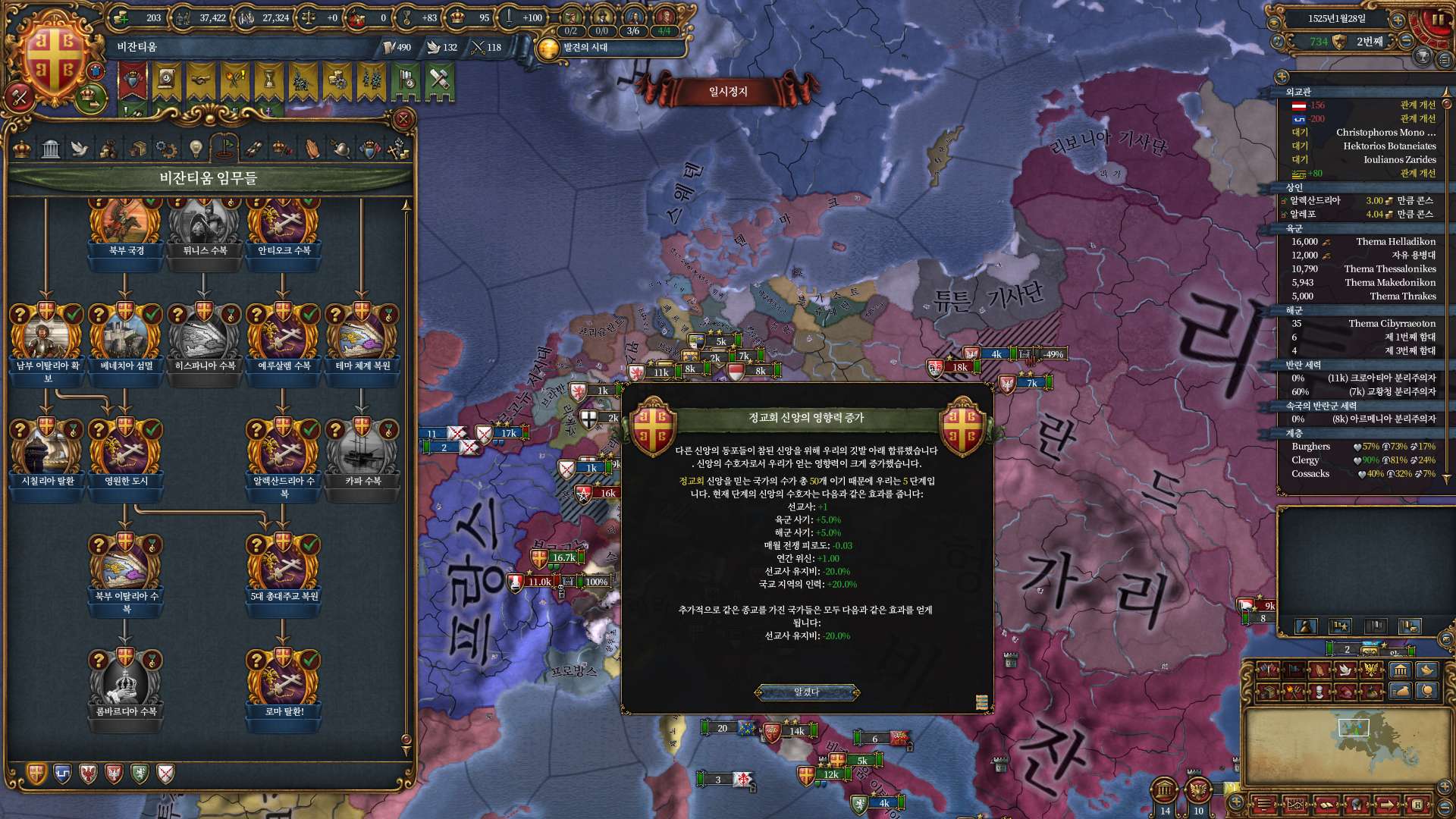Open the ideas panel via the light bulb icon

(195, 148)
